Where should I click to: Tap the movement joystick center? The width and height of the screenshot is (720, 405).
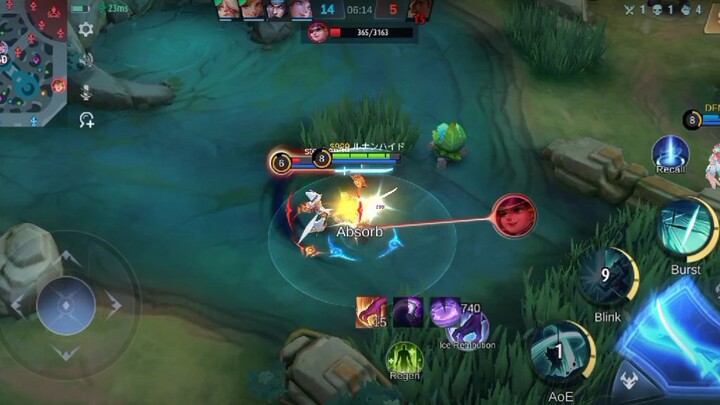click(66, 304)
